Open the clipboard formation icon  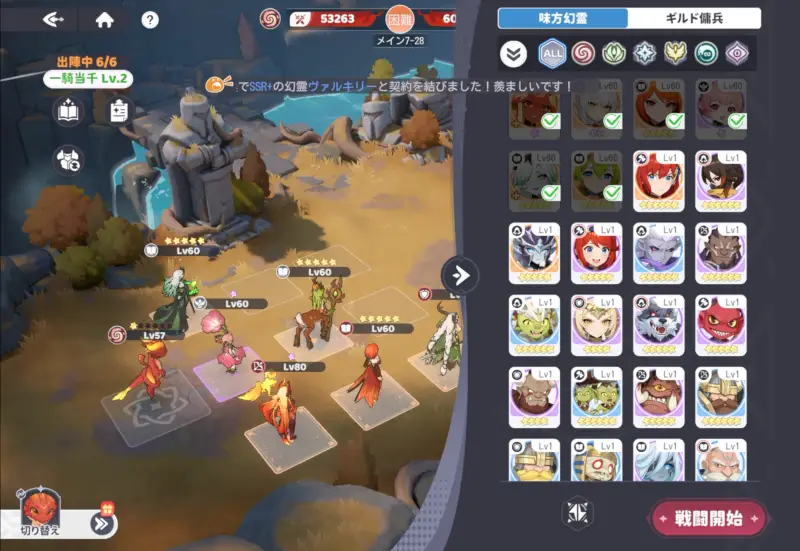[114, 111]
